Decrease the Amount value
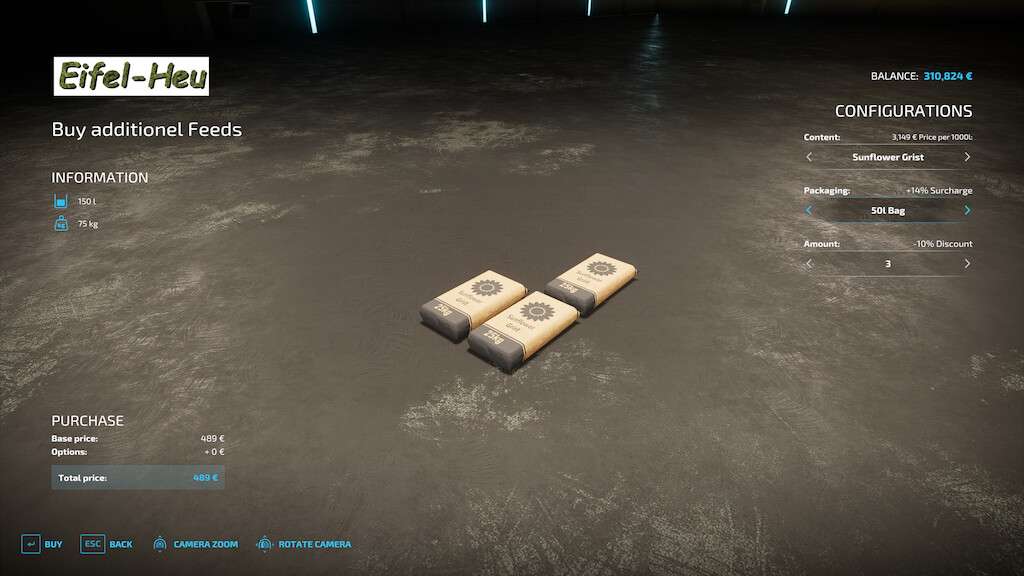The image size is (1024, 576). [809, 264]
